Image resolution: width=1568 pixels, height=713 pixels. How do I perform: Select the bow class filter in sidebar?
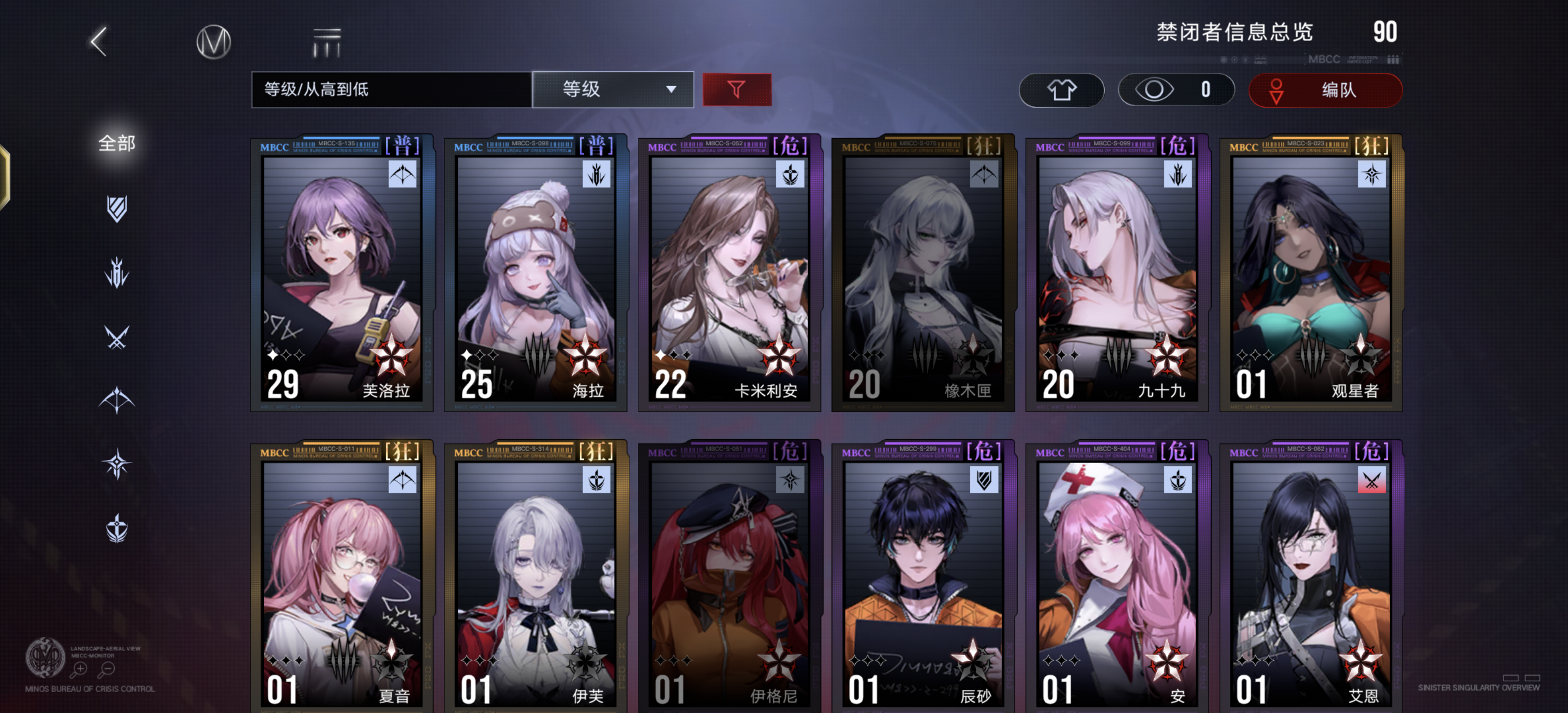117,400
